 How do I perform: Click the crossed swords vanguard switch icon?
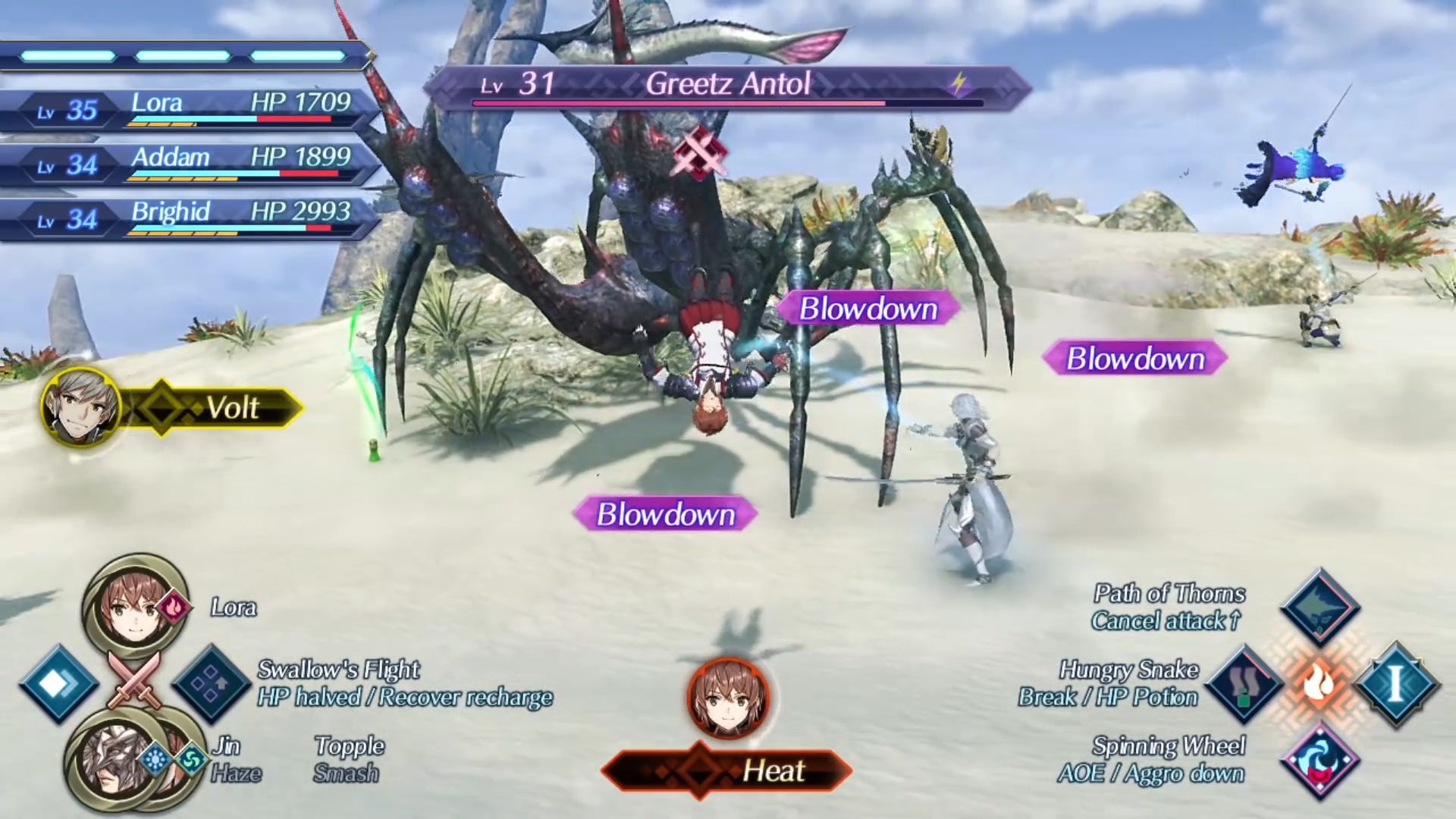point(135,679)
